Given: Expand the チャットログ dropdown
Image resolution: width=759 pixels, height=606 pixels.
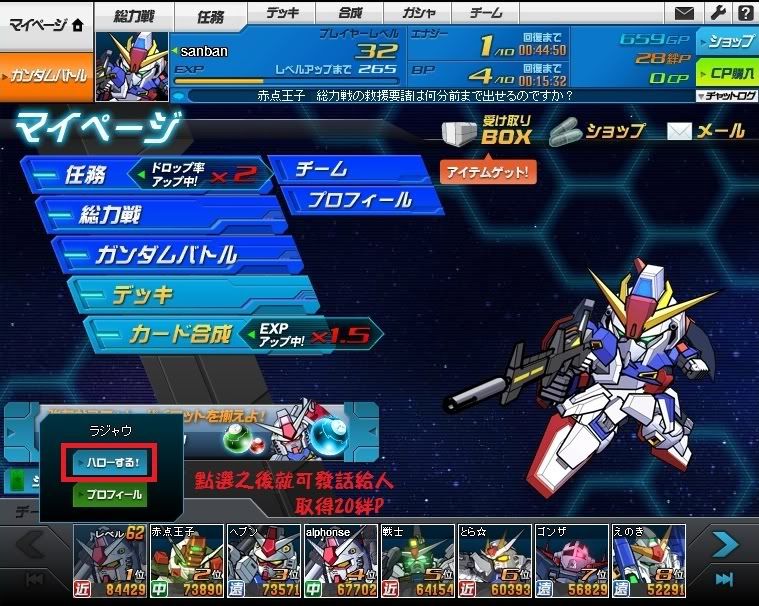Looking at the screenshot, I should 727,96.
